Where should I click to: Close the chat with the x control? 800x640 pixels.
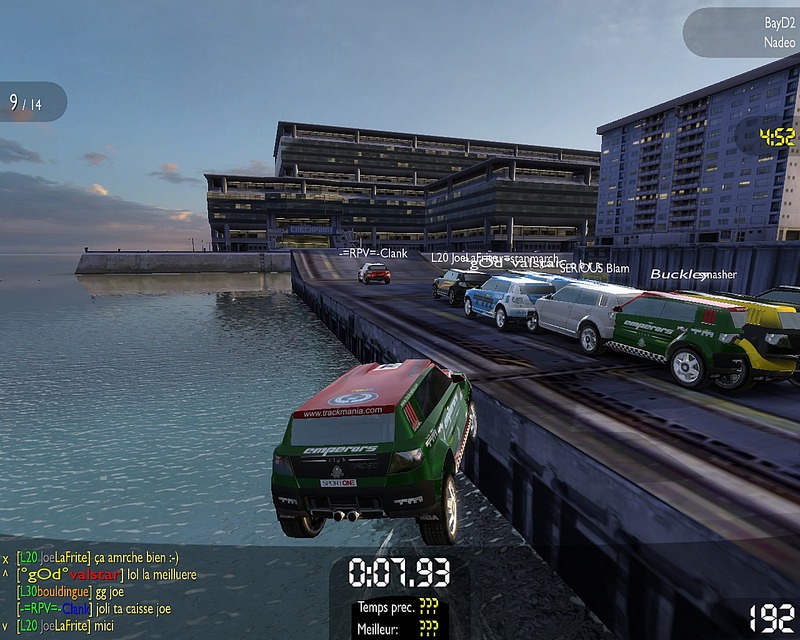pos(6,559)
